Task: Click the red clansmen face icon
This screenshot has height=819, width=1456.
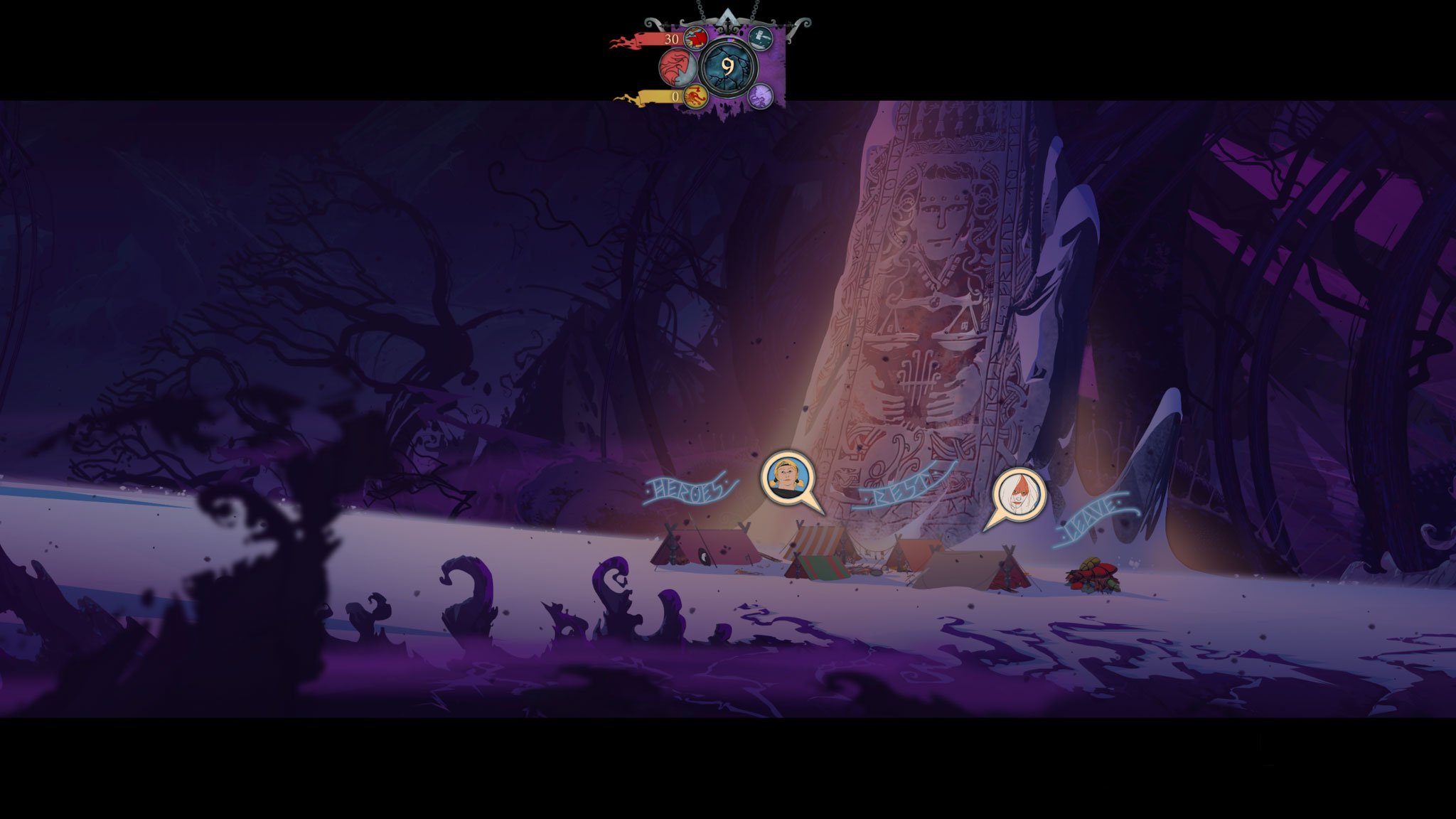Action: pyautogui.click(x=678, y=69)
